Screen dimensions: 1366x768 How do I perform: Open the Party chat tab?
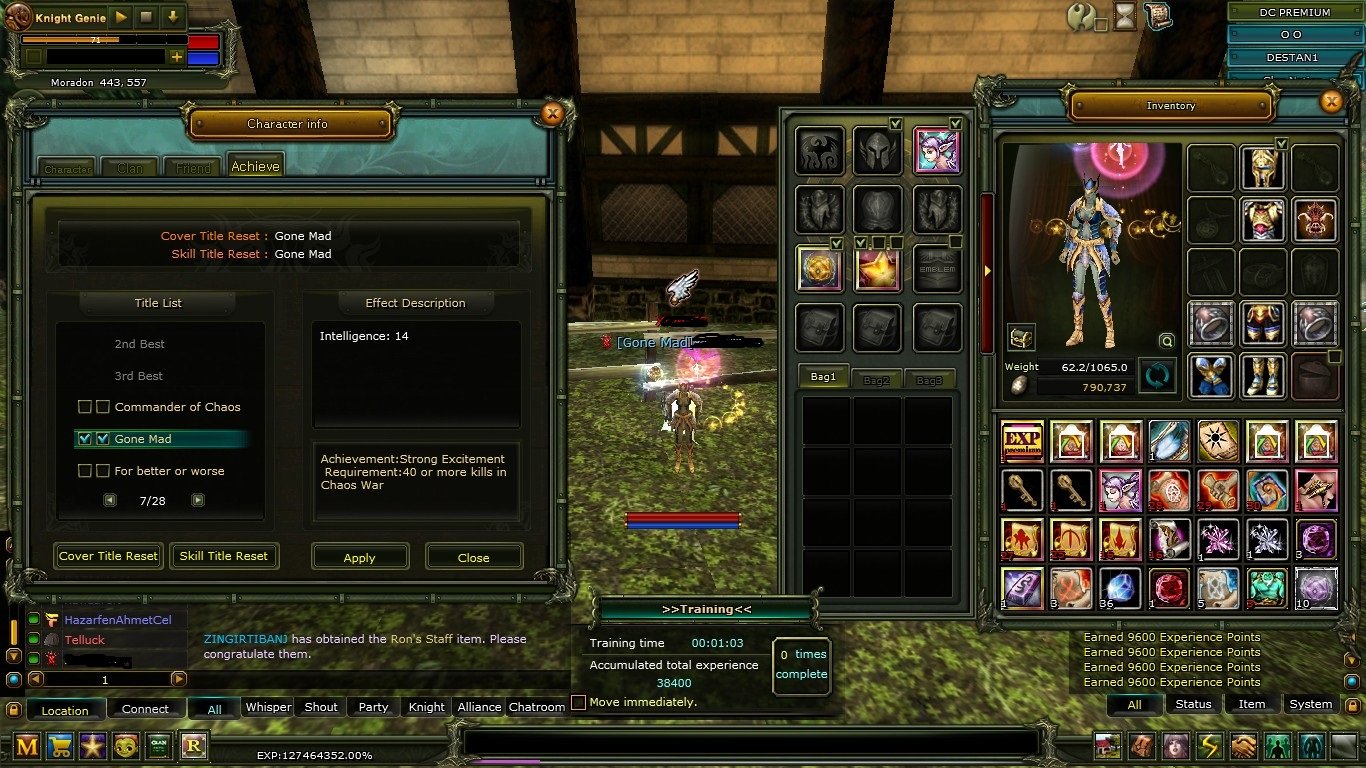tap(373, 707)
